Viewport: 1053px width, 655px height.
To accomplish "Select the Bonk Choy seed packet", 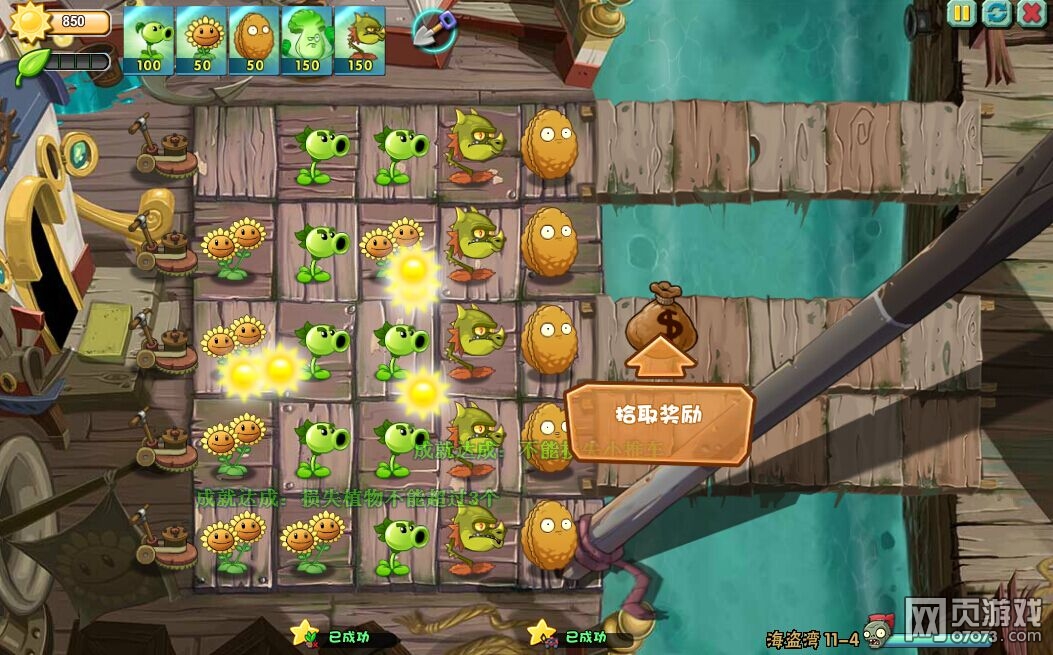I will (307, 40).
